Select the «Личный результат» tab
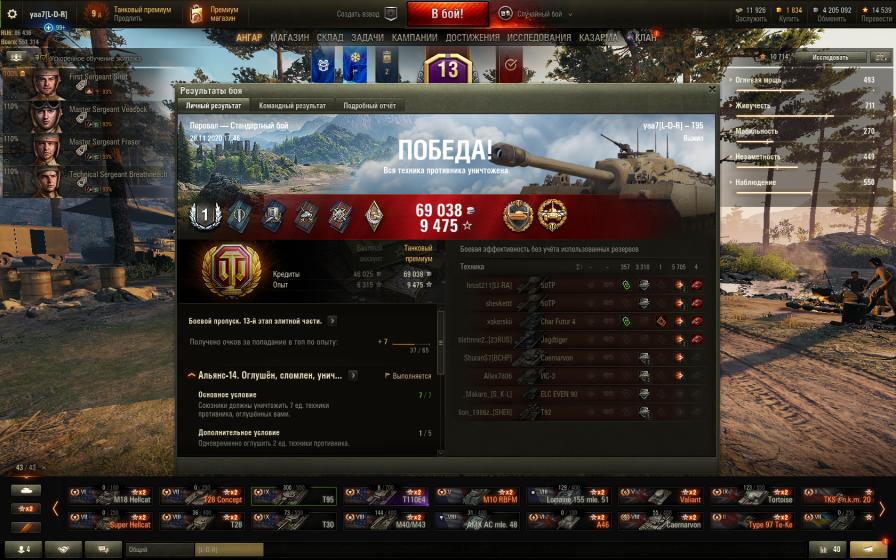The height and width of the screenshot is (560, 896). click(x=213, y=105)
